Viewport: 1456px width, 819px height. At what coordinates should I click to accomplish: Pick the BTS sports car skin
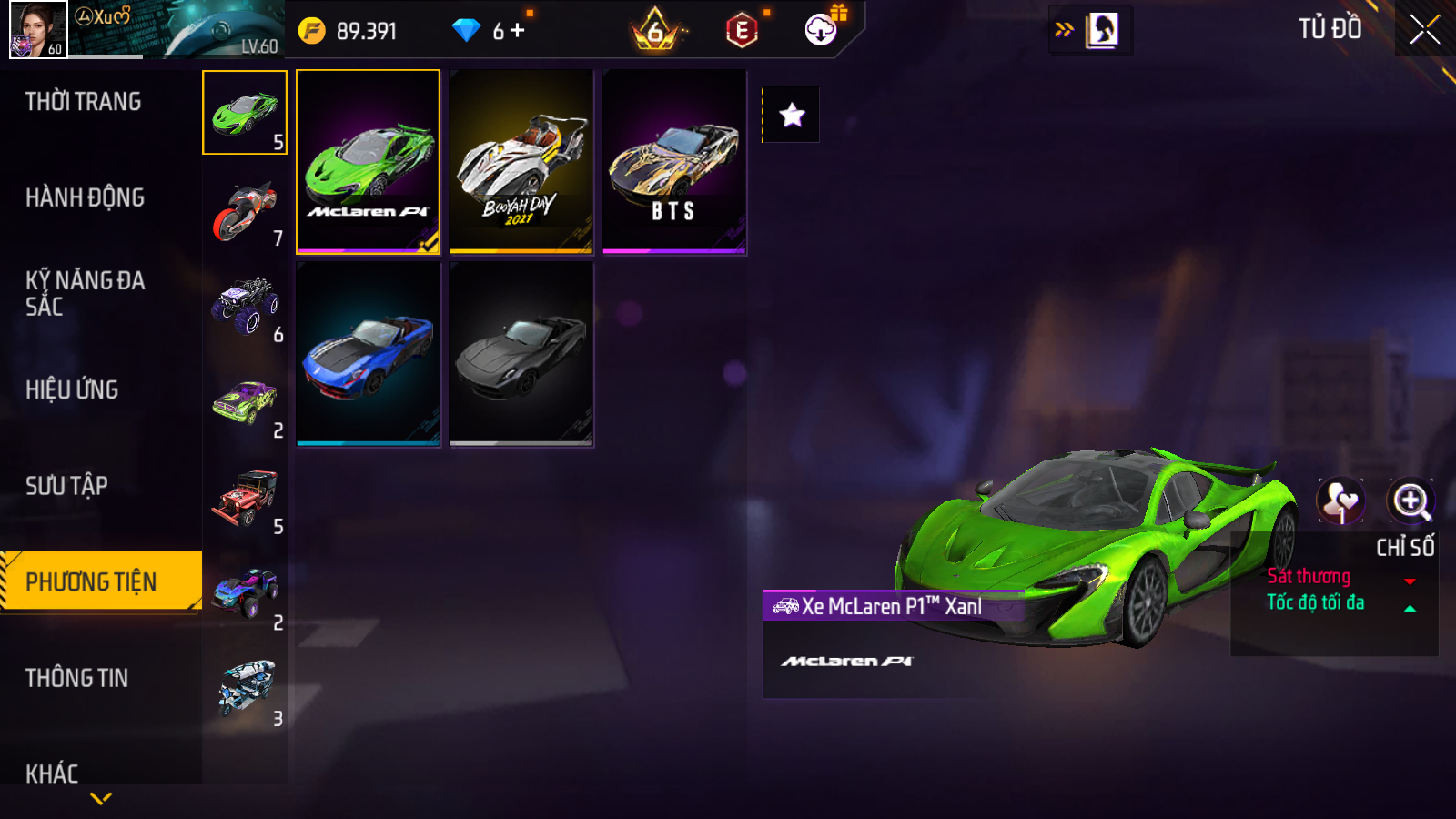click(674, 161)
